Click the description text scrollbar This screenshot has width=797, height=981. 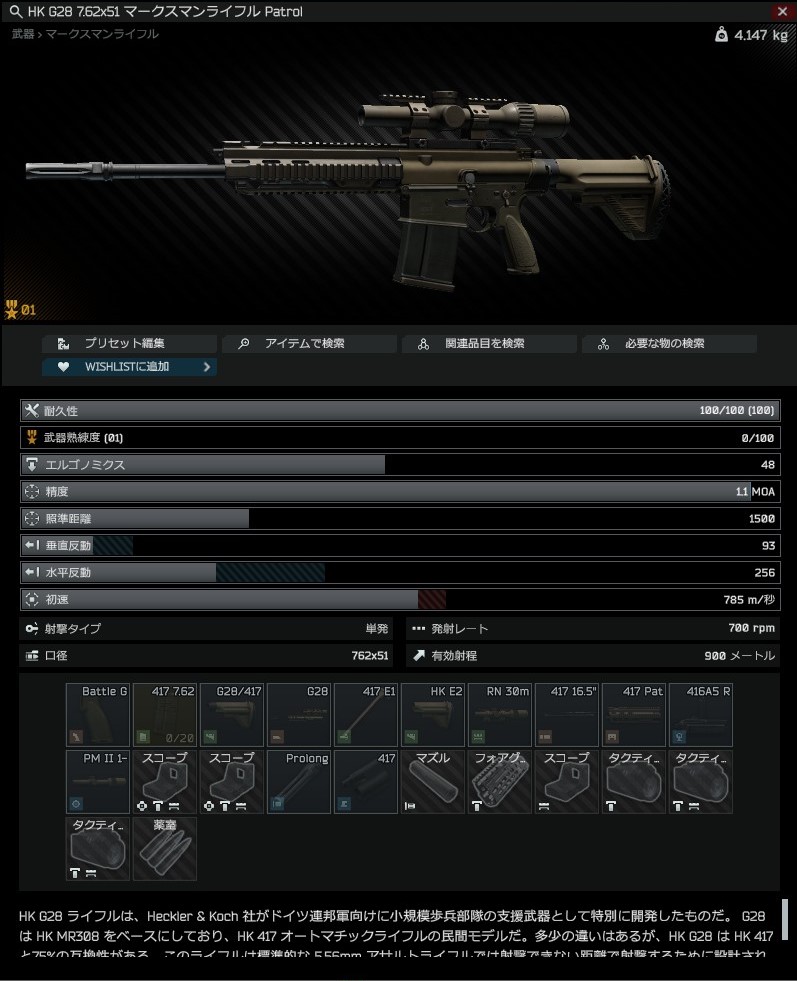point(785,920)
